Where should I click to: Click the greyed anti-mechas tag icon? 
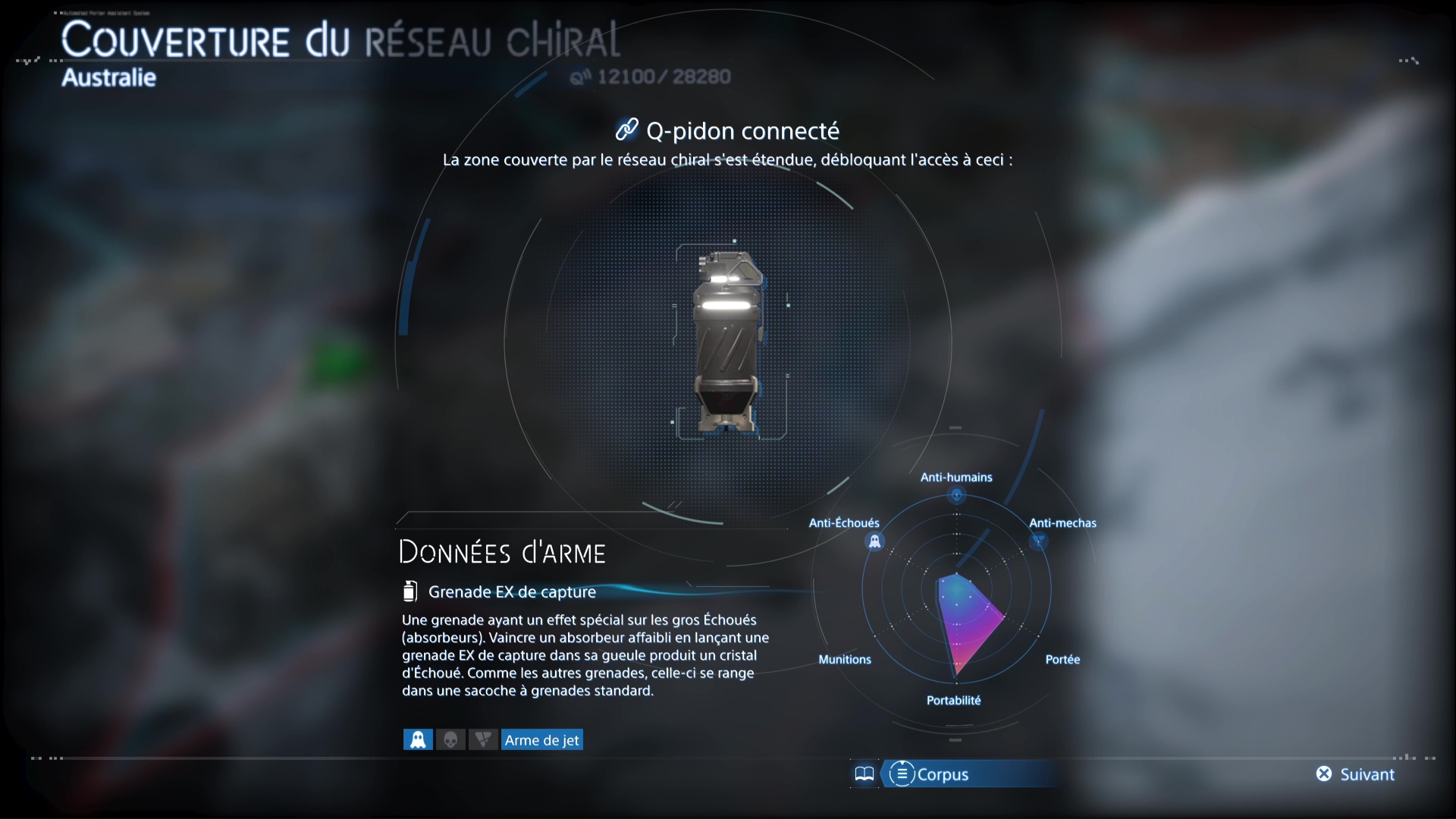tap(483, 740)
